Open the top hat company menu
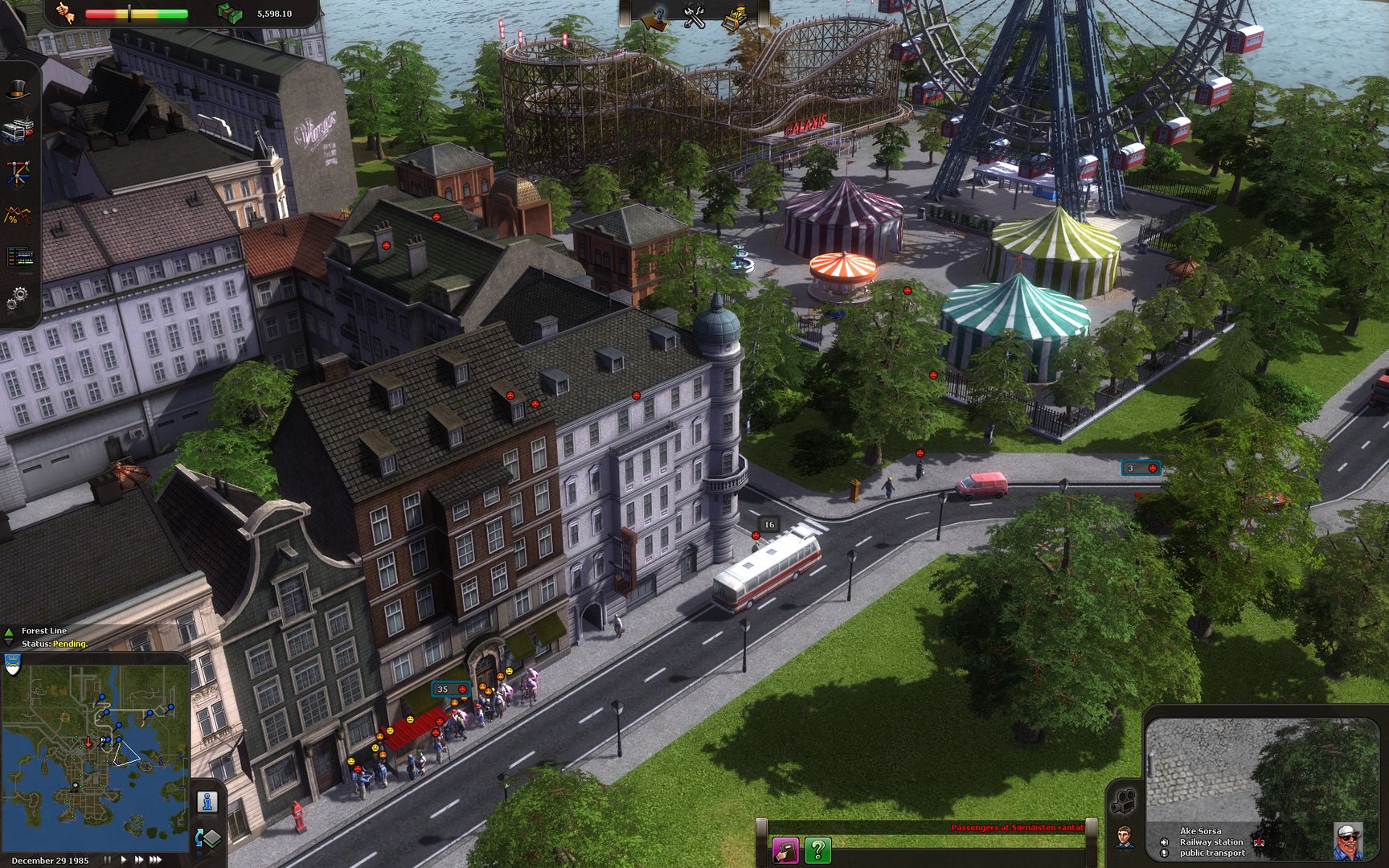 [x=17, y=91]
